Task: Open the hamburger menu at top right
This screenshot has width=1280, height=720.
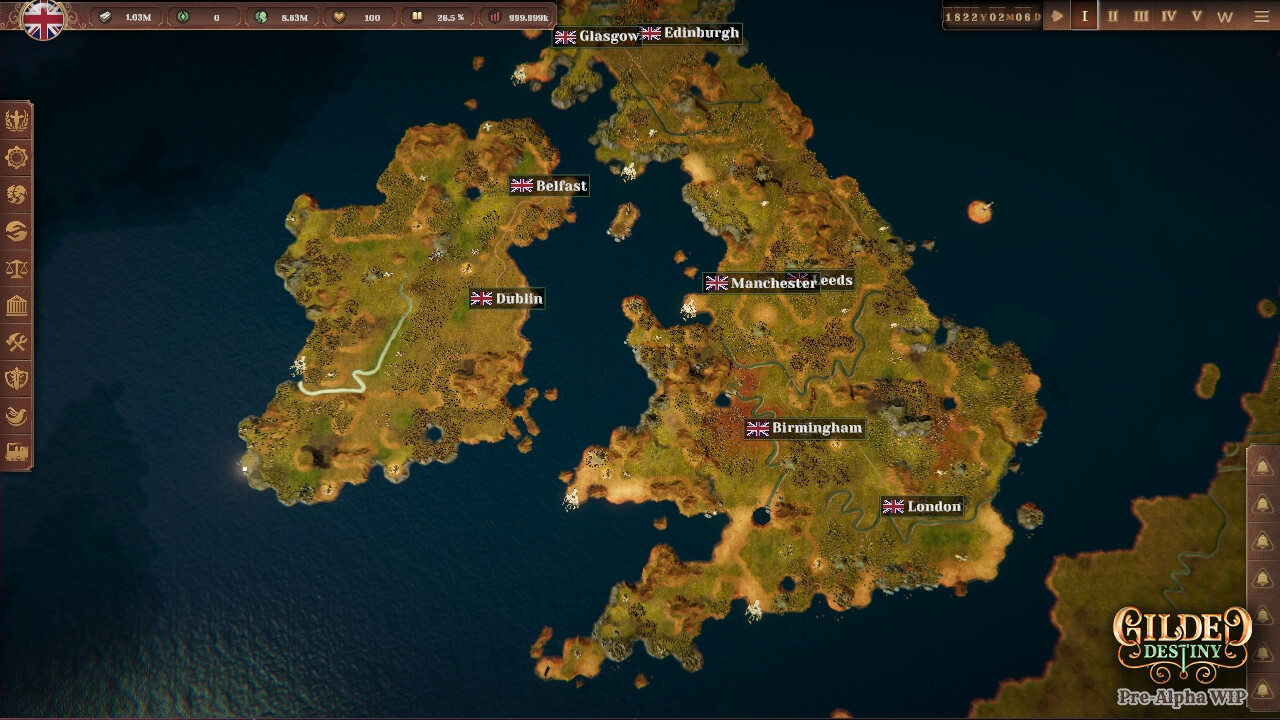Action: click(x=1262, y=16)
